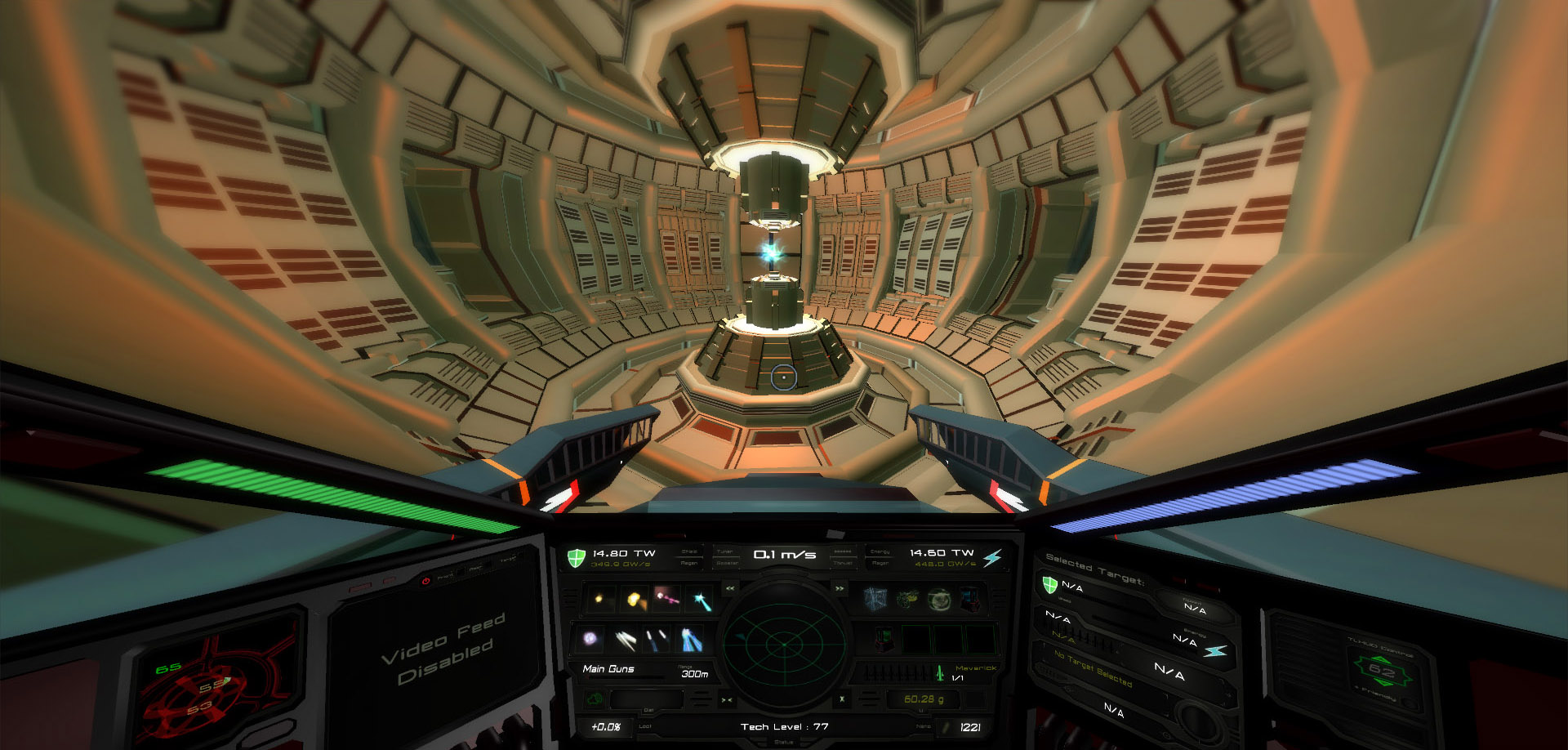Viewport: 1568px width, 750px height.
Task: Activate the cyan energy bolt weapon
Action: (700, 601)
